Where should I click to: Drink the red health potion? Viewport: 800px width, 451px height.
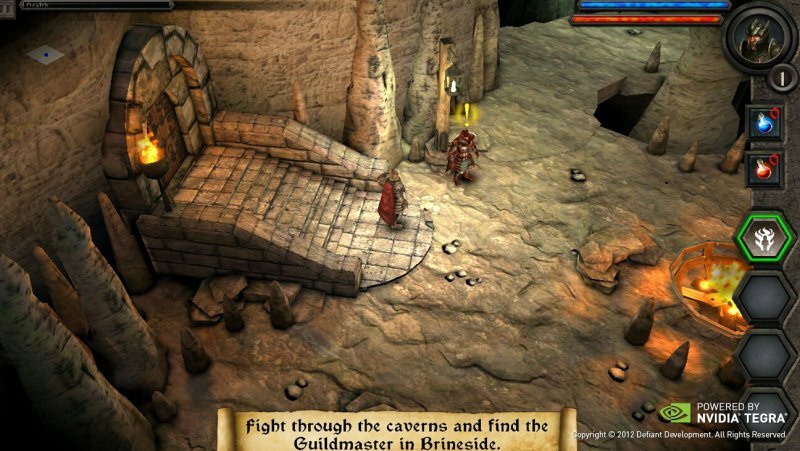click(766, 168)
